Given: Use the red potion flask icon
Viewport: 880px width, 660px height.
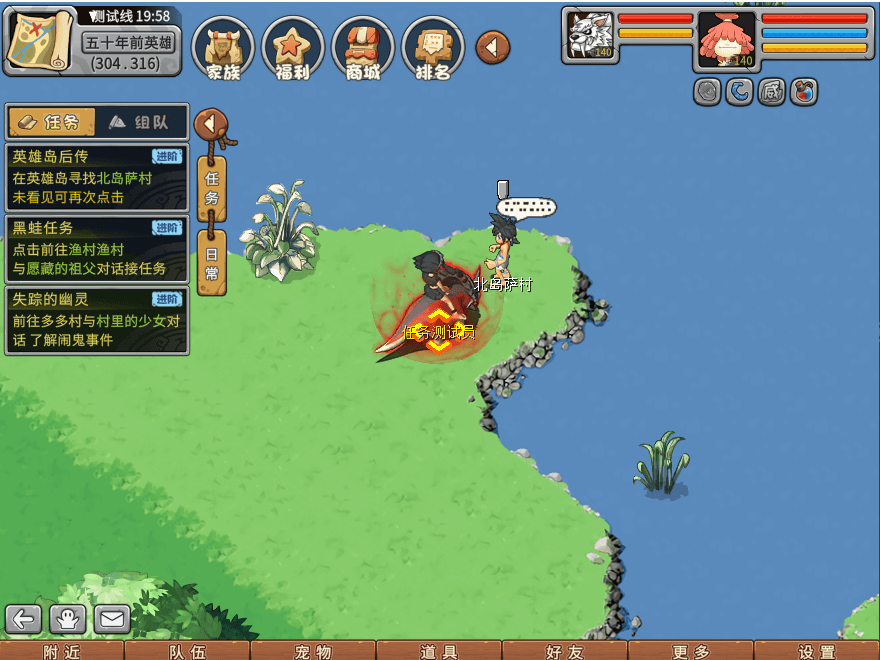Looking at the screenshot, I should tap(804, 92).
